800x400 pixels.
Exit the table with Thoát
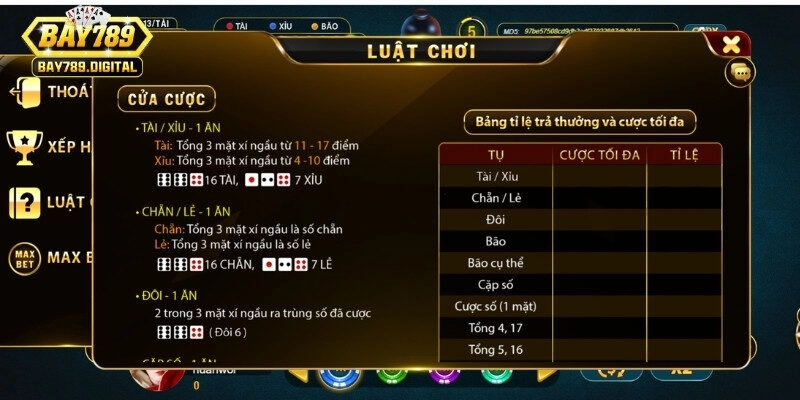(50, 92)
